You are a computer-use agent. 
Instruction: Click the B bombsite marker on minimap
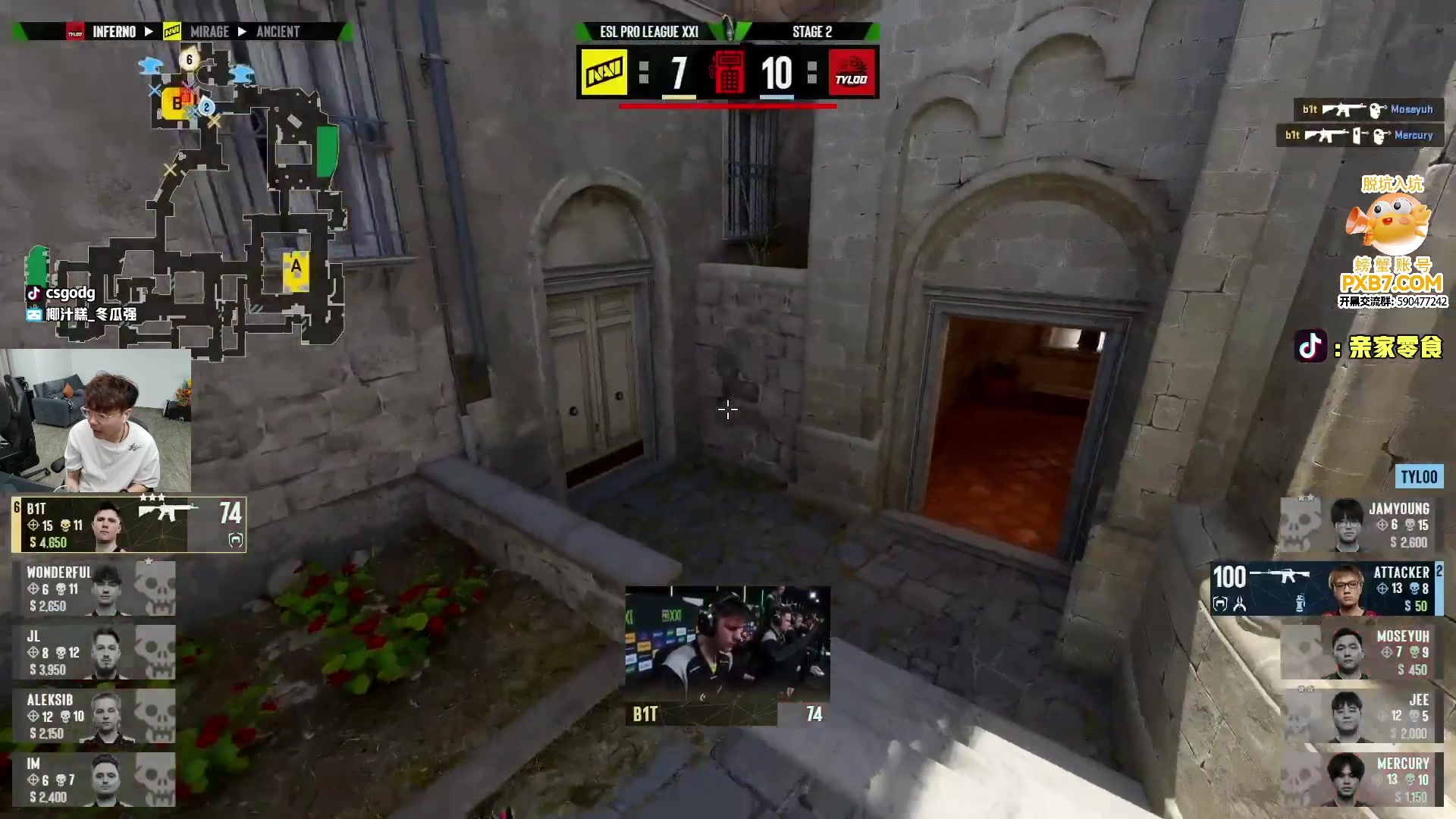[176, 103]
